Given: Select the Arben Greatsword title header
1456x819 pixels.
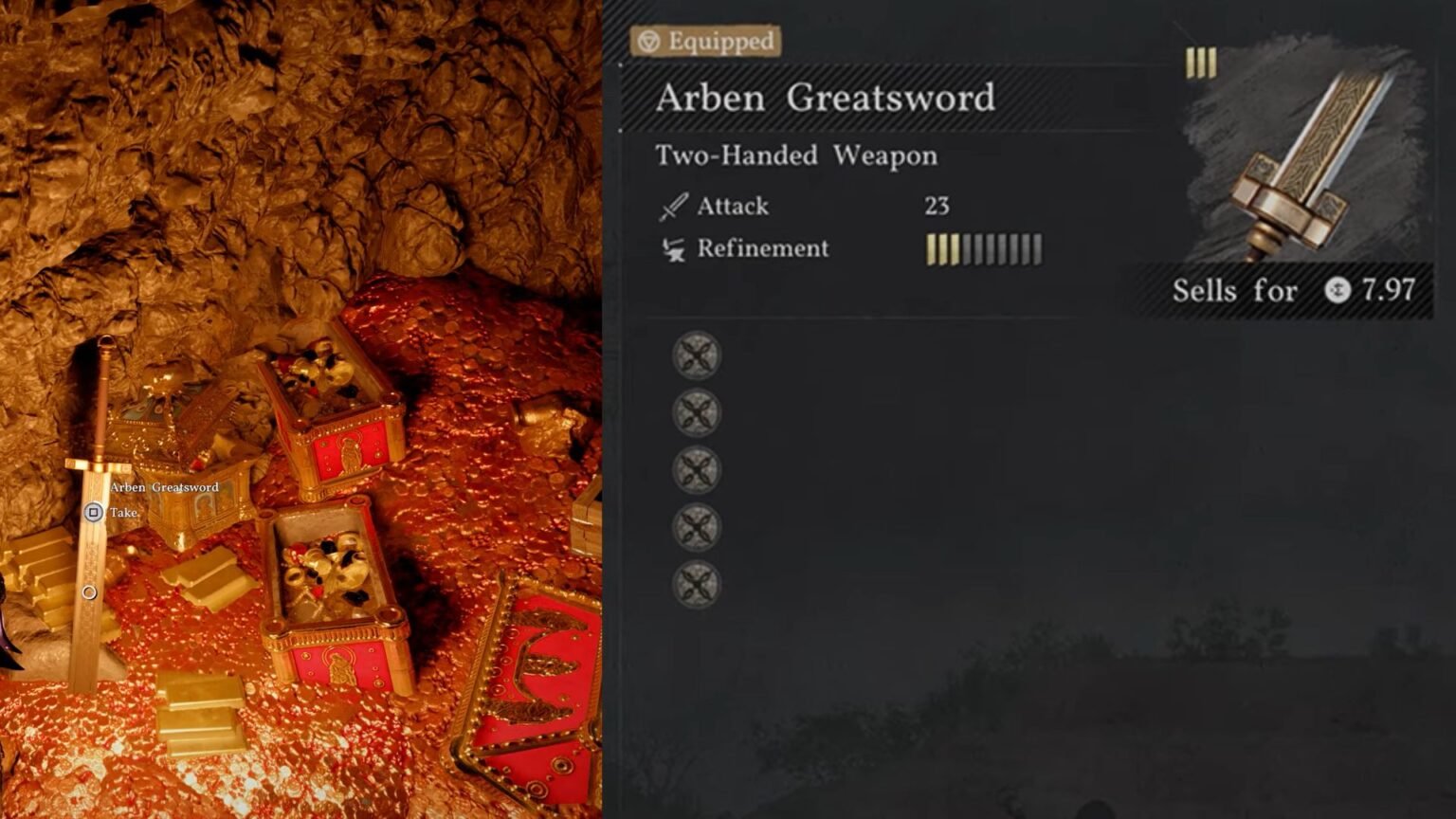Looking at the screenshot, I should tap(825, 98).
